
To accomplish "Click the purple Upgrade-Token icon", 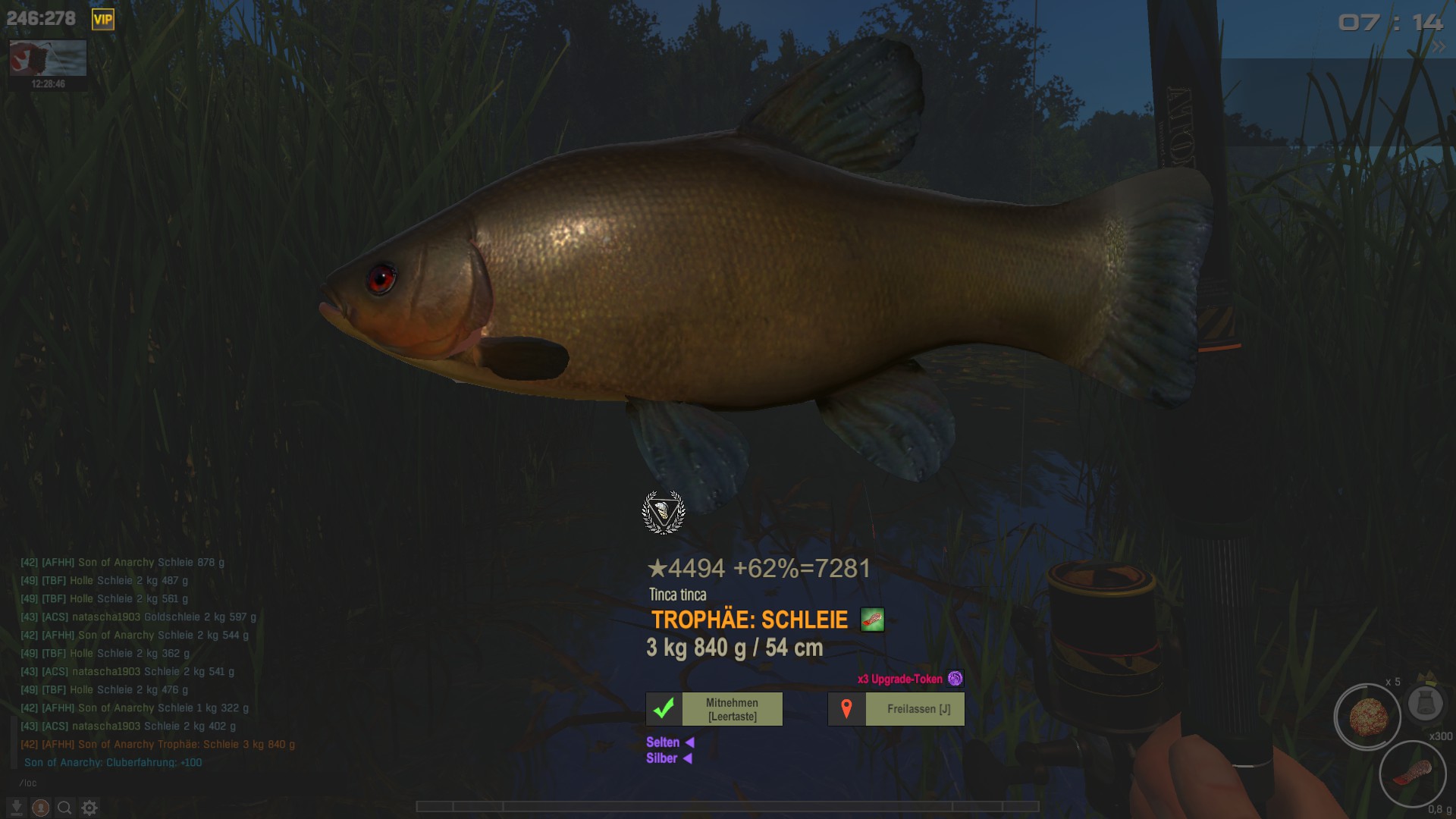I will pyautogui.click(x=955, y=679).
